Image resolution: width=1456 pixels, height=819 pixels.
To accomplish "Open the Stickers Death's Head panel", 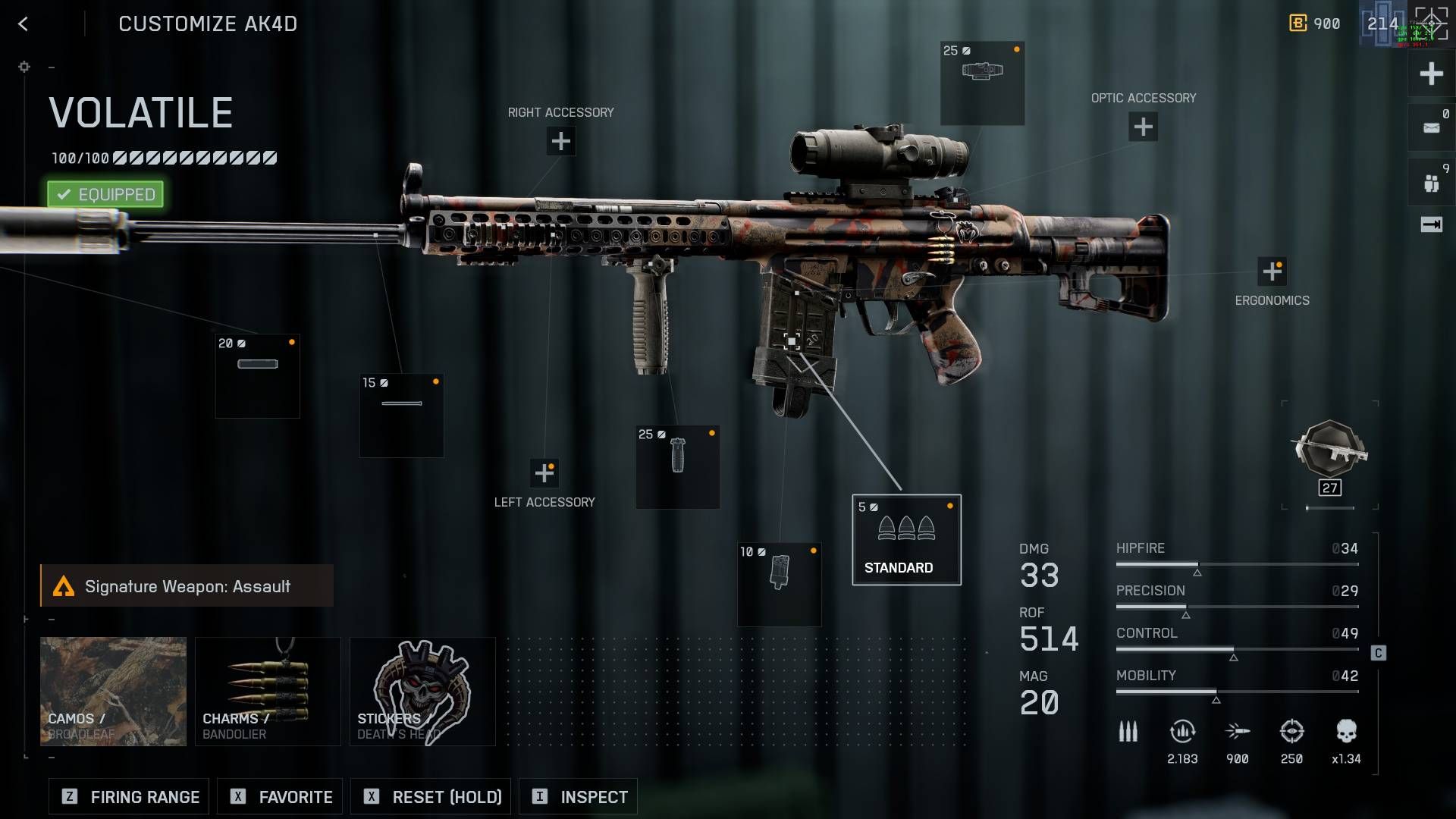I will pyautogui.click(x=422, y=691).
